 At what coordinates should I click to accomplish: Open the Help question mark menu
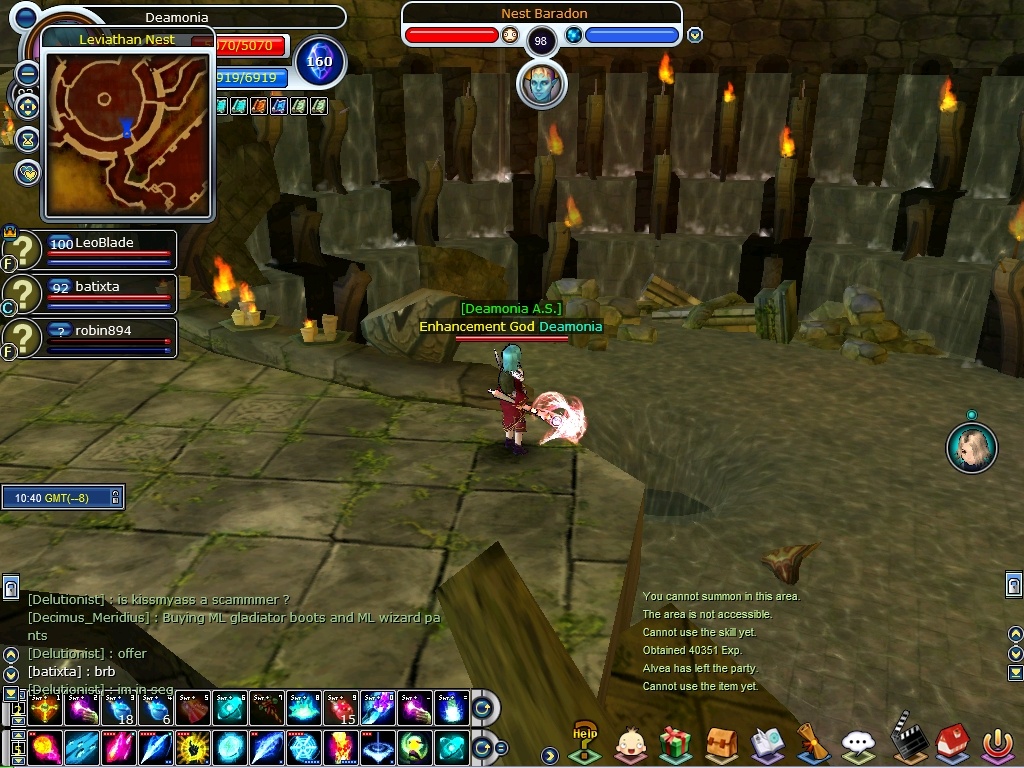[x=584, y=743]
